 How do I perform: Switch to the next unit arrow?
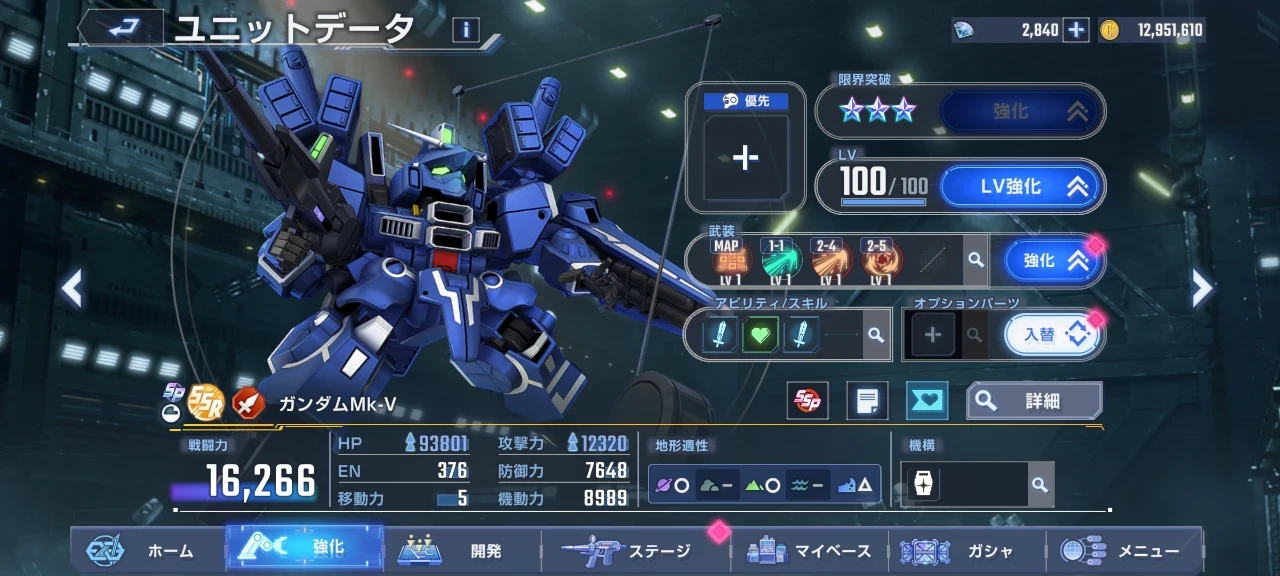1202,289
